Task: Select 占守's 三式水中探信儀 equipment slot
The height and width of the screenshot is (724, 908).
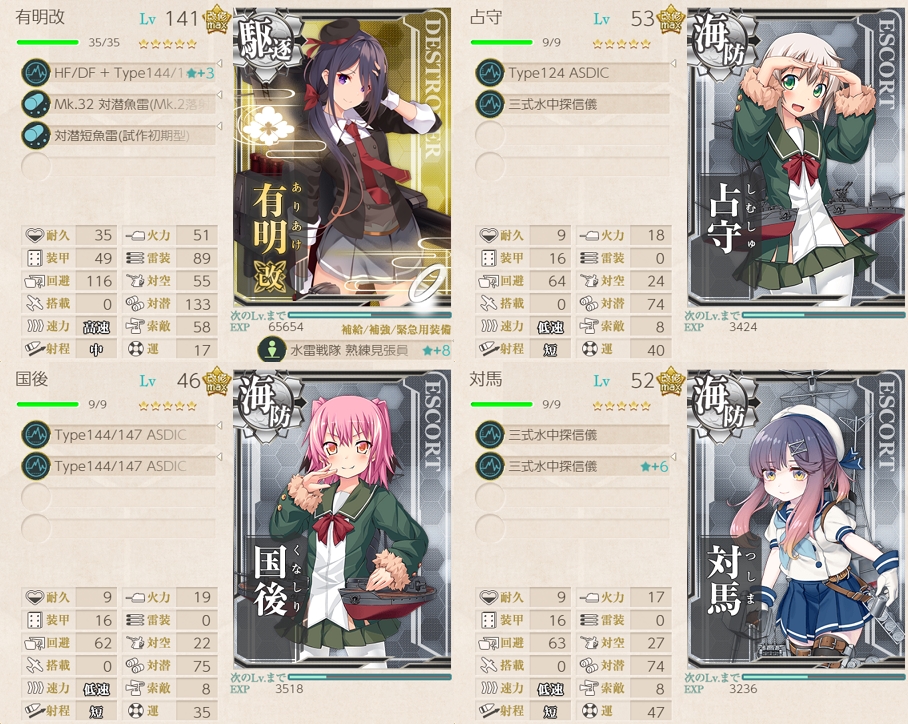Action: (572, 103)
